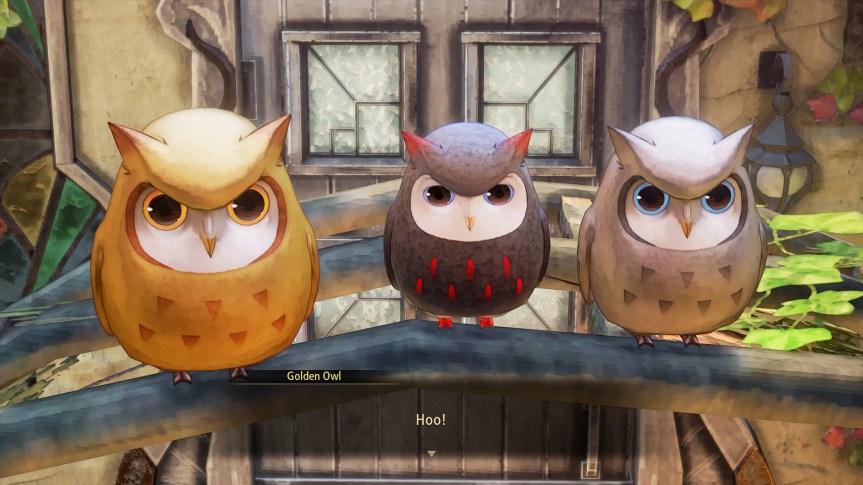
Task: Advance the dialogue with the down arrow
Action: click(x=431, y=454)
